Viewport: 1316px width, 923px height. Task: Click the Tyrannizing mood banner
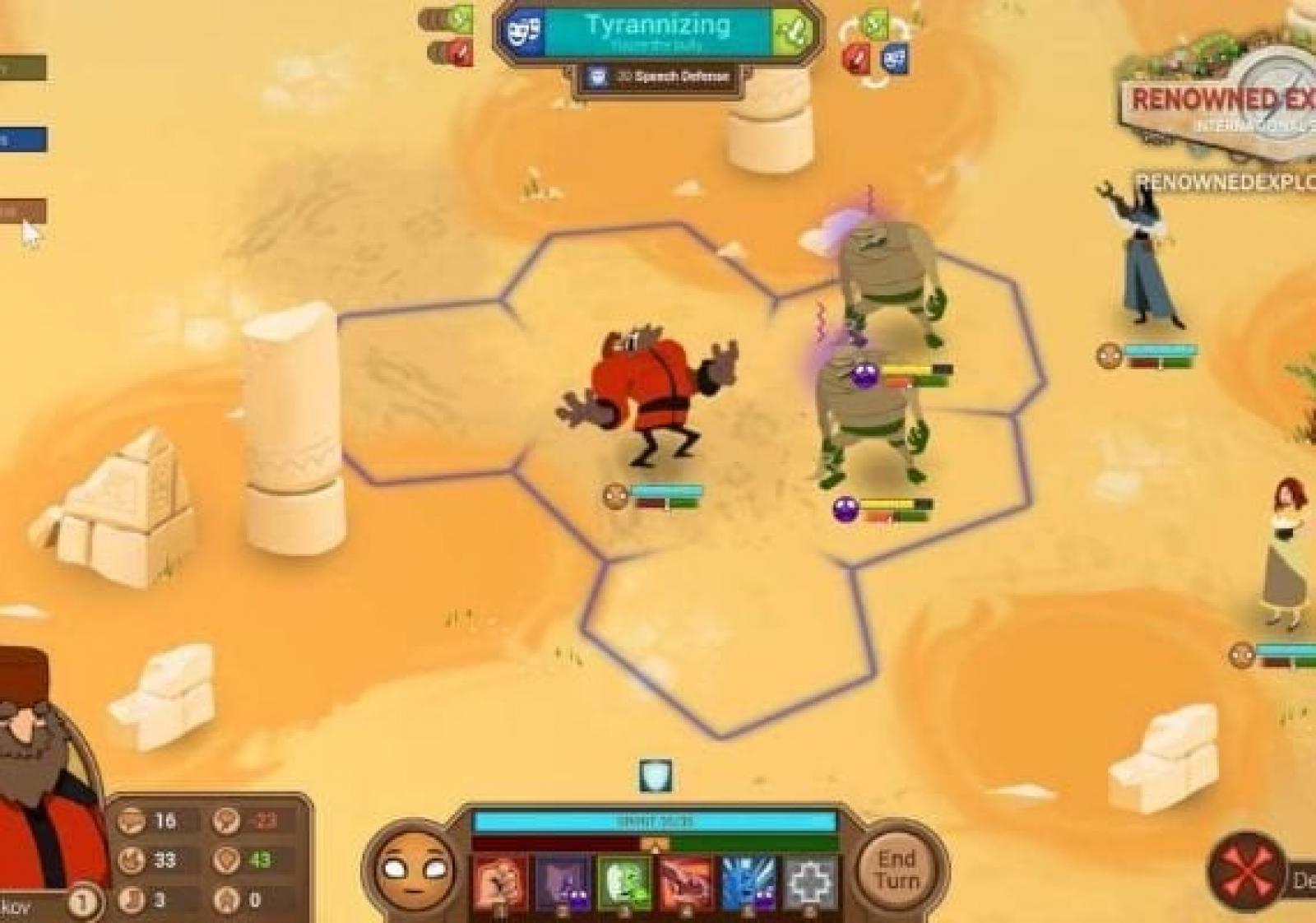[658, 31]
